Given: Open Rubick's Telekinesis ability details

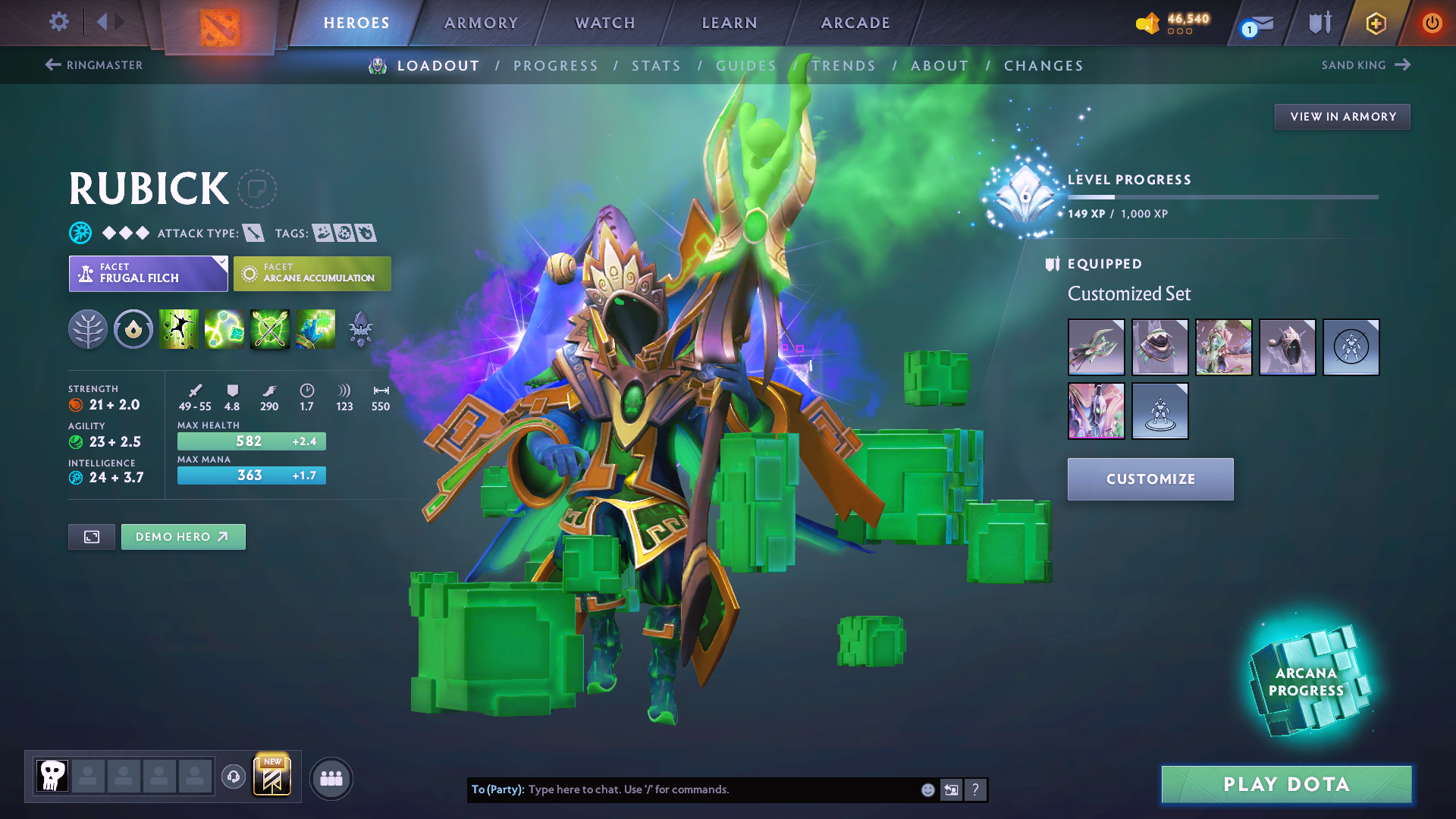Looking at the screenshot, I should pyautogui.click(x=178, y=329).
